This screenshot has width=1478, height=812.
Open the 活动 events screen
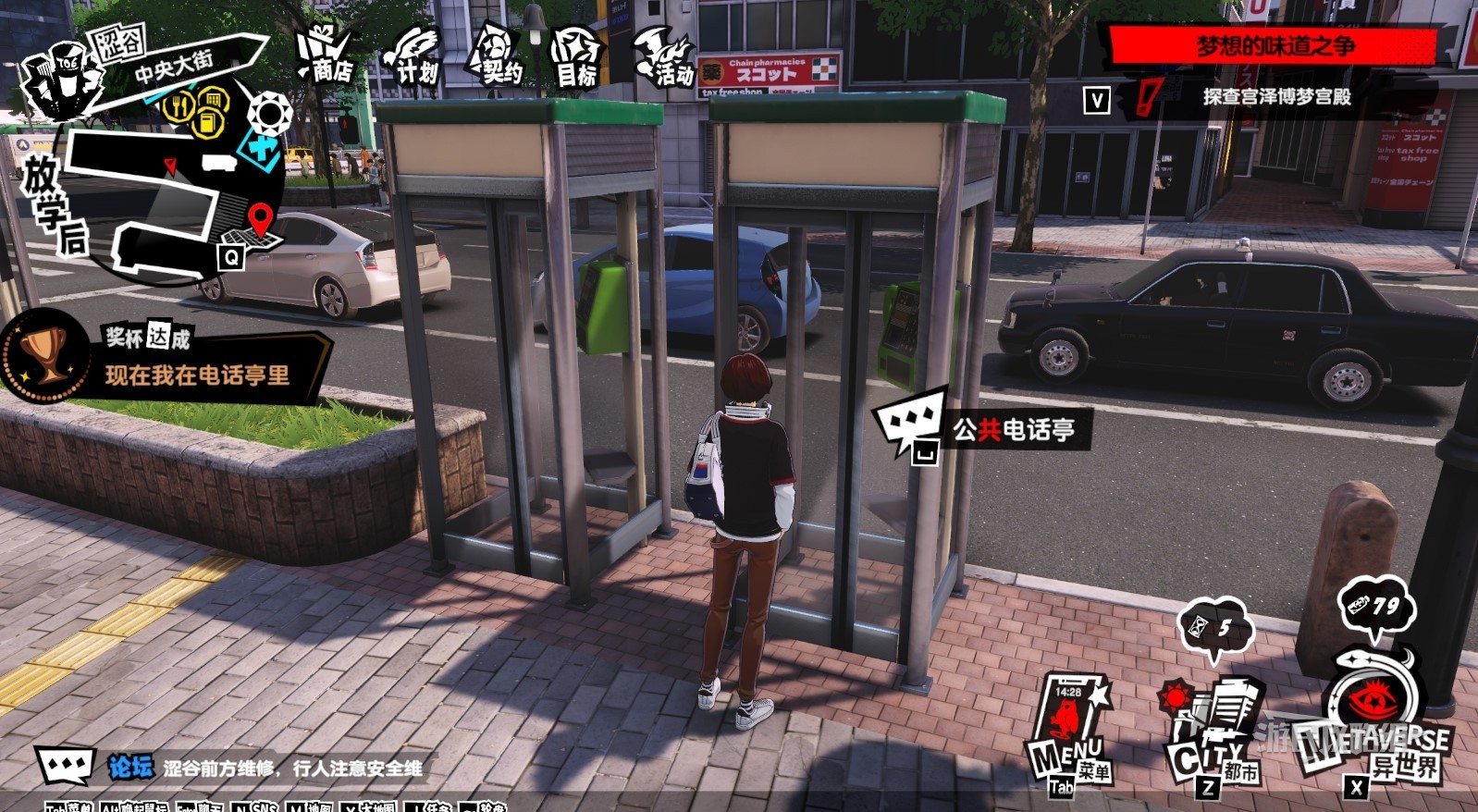[662, 59]
